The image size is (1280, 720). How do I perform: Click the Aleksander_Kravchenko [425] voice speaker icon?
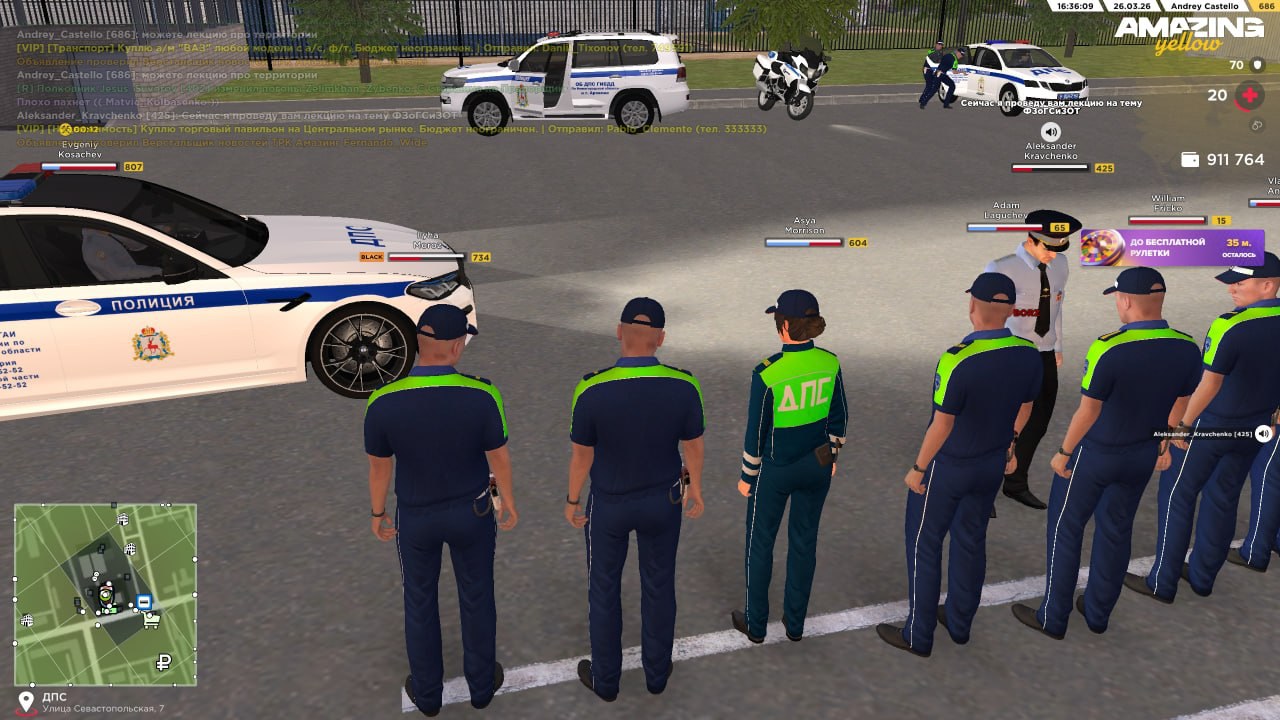(1264, 434)
